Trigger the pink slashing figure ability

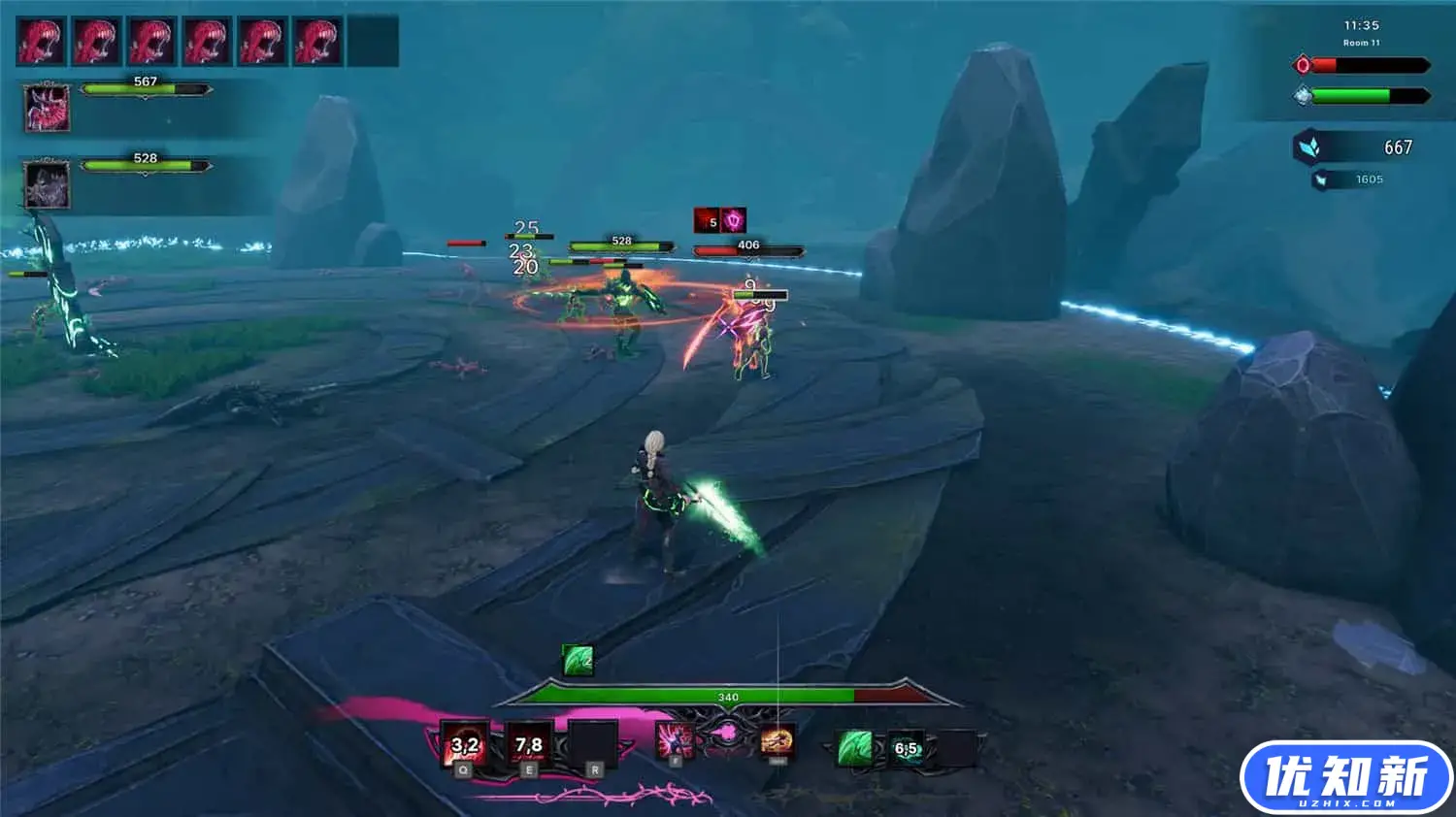click(x=675, y=741)
